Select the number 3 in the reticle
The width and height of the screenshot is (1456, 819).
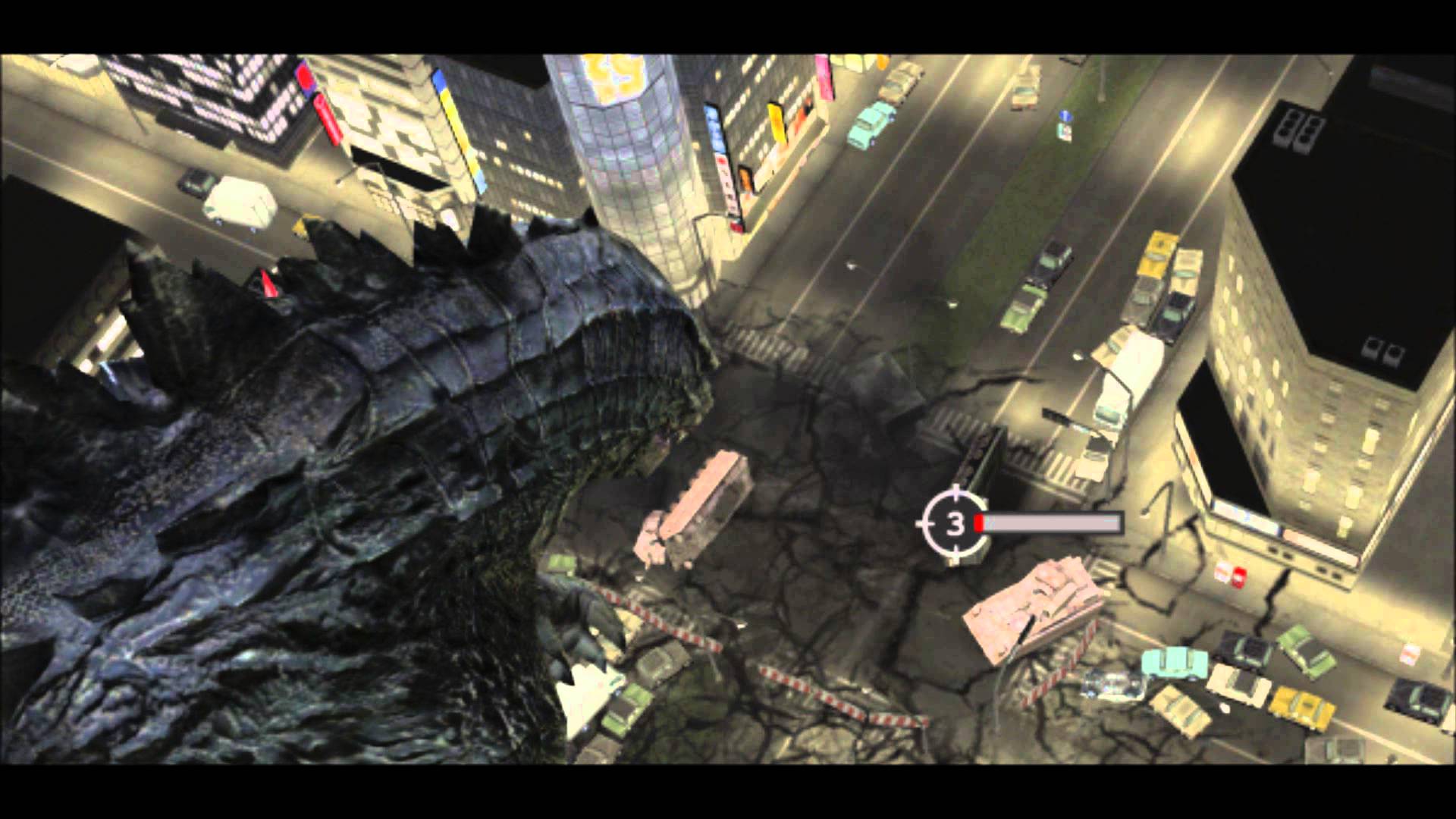pos(955,521)
